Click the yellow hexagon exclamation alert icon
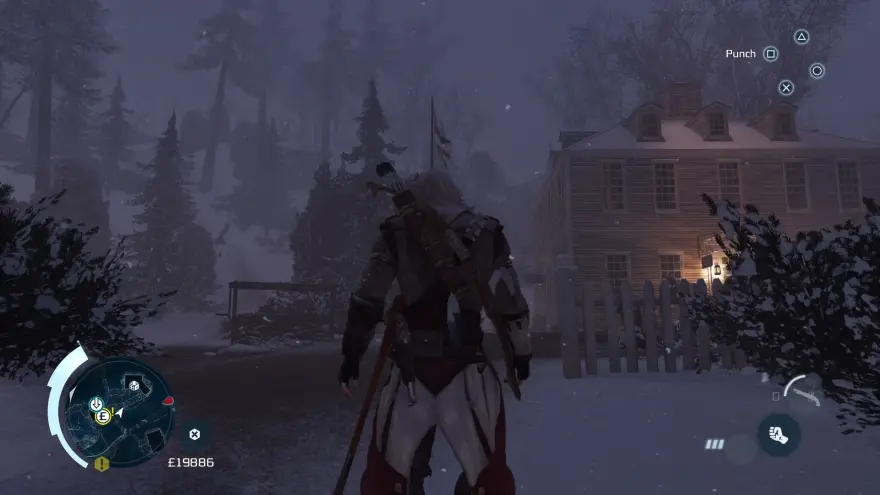This screenshot has height=495, width=880. pos(101,464)
